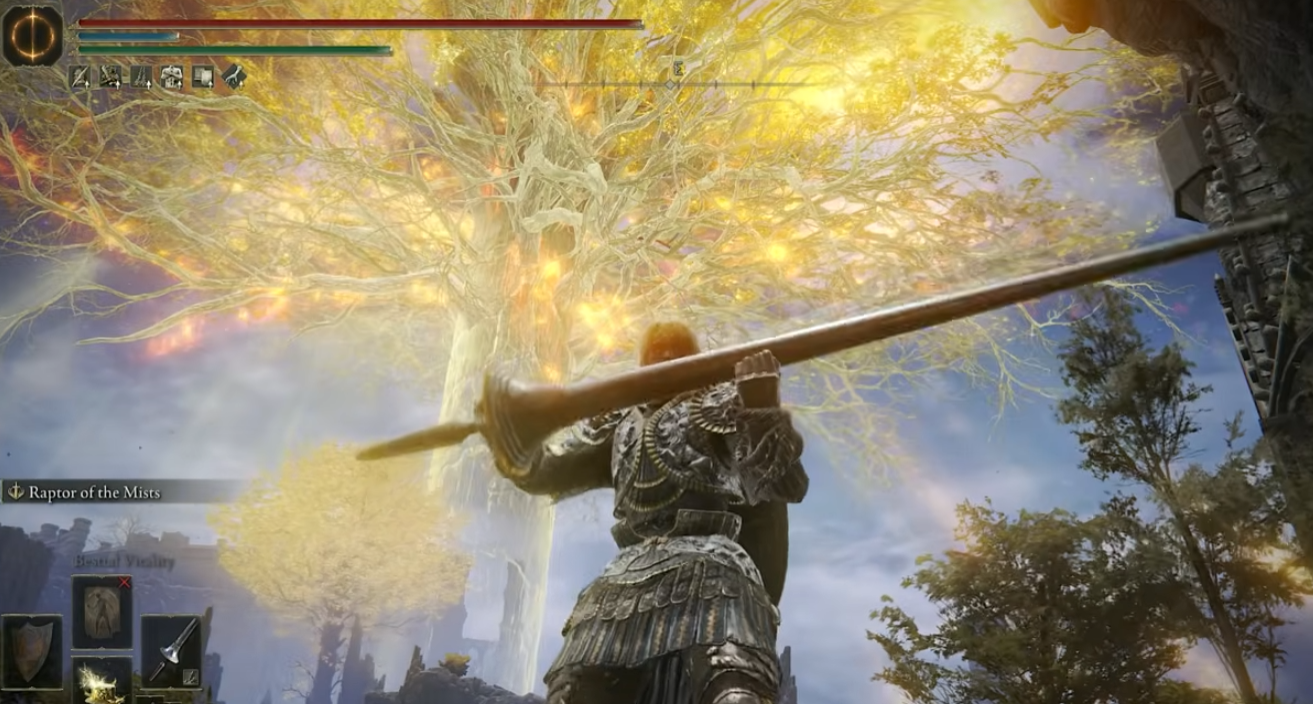Select the left-hand shield slot
The image size is (1313, 704).
[x=32, y=651]
